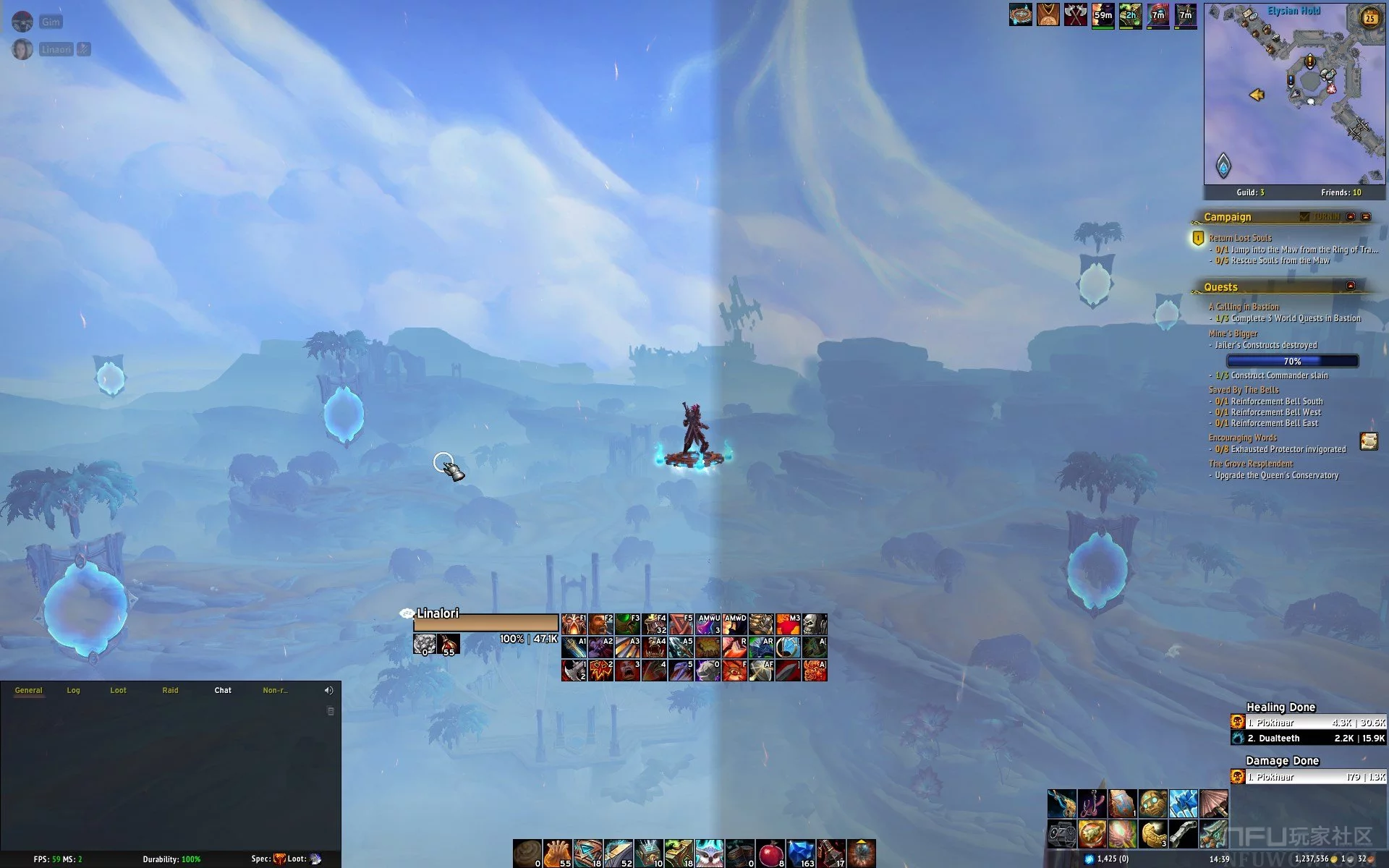The height and width of the screenshot is (868, 1389).
Task: Toggle the chat speaker volume icon
Action: pyautogui.click(x=328, y=690)
